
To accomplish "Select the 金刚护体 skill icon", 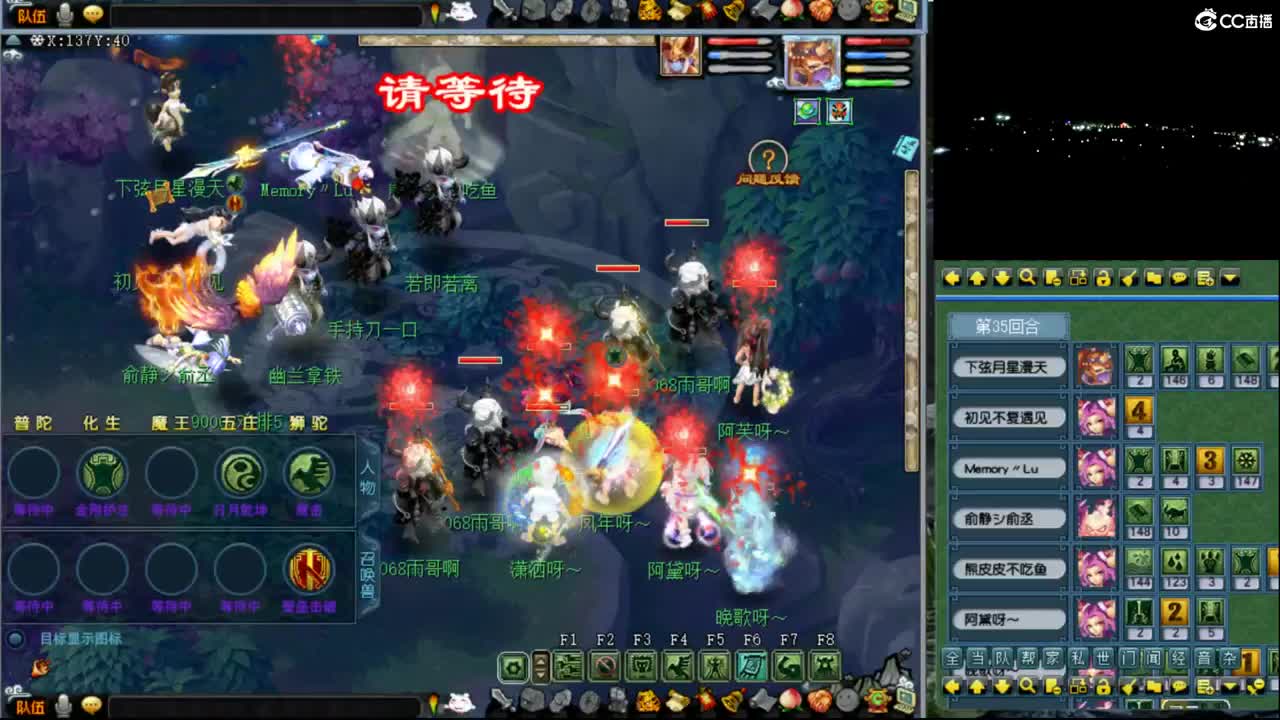I will point(103,474).
